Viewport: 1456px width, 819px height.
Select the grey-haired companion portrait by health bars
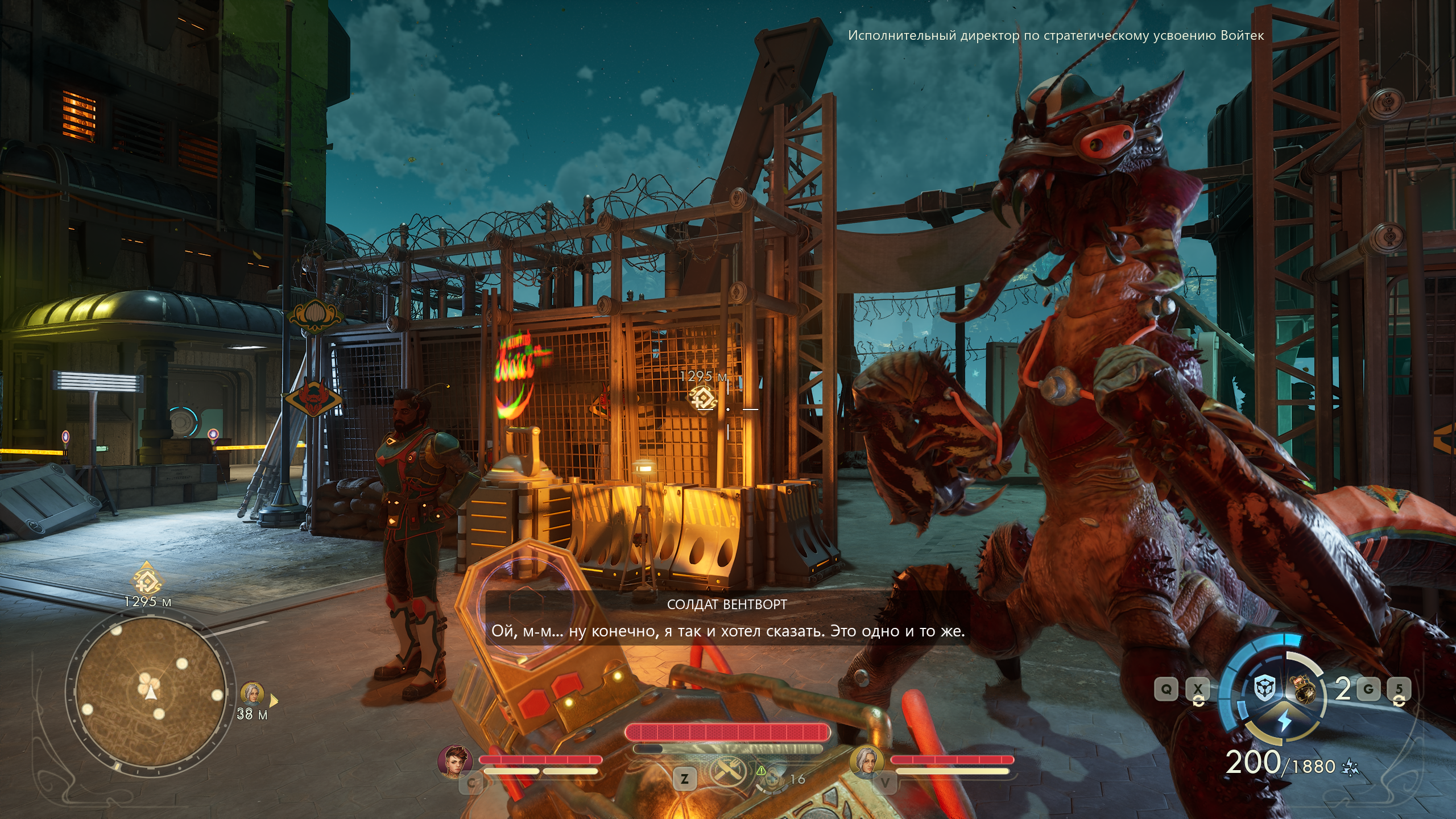866,760
